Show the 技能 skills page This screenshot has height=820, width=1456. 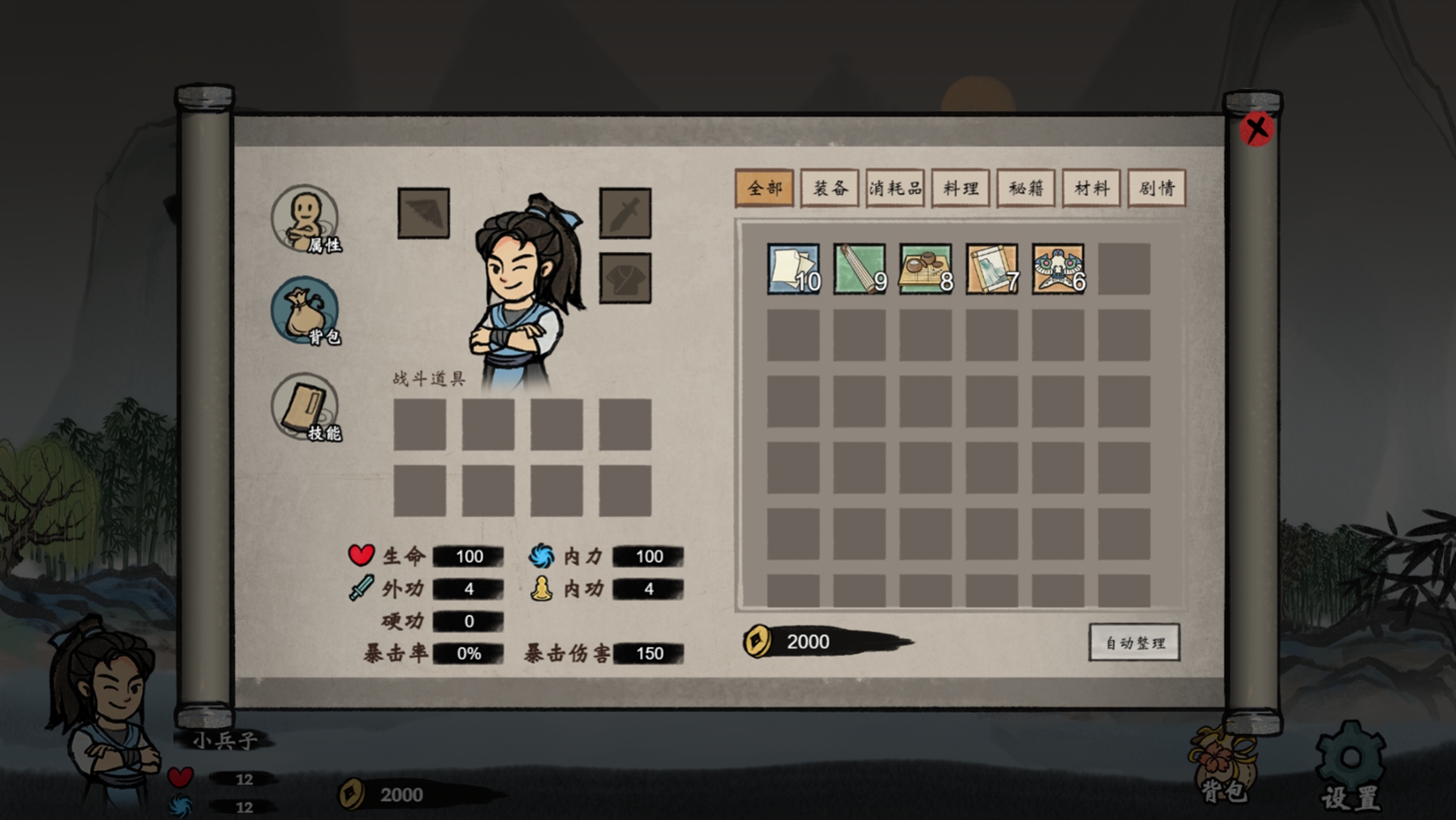coord(306,407)
